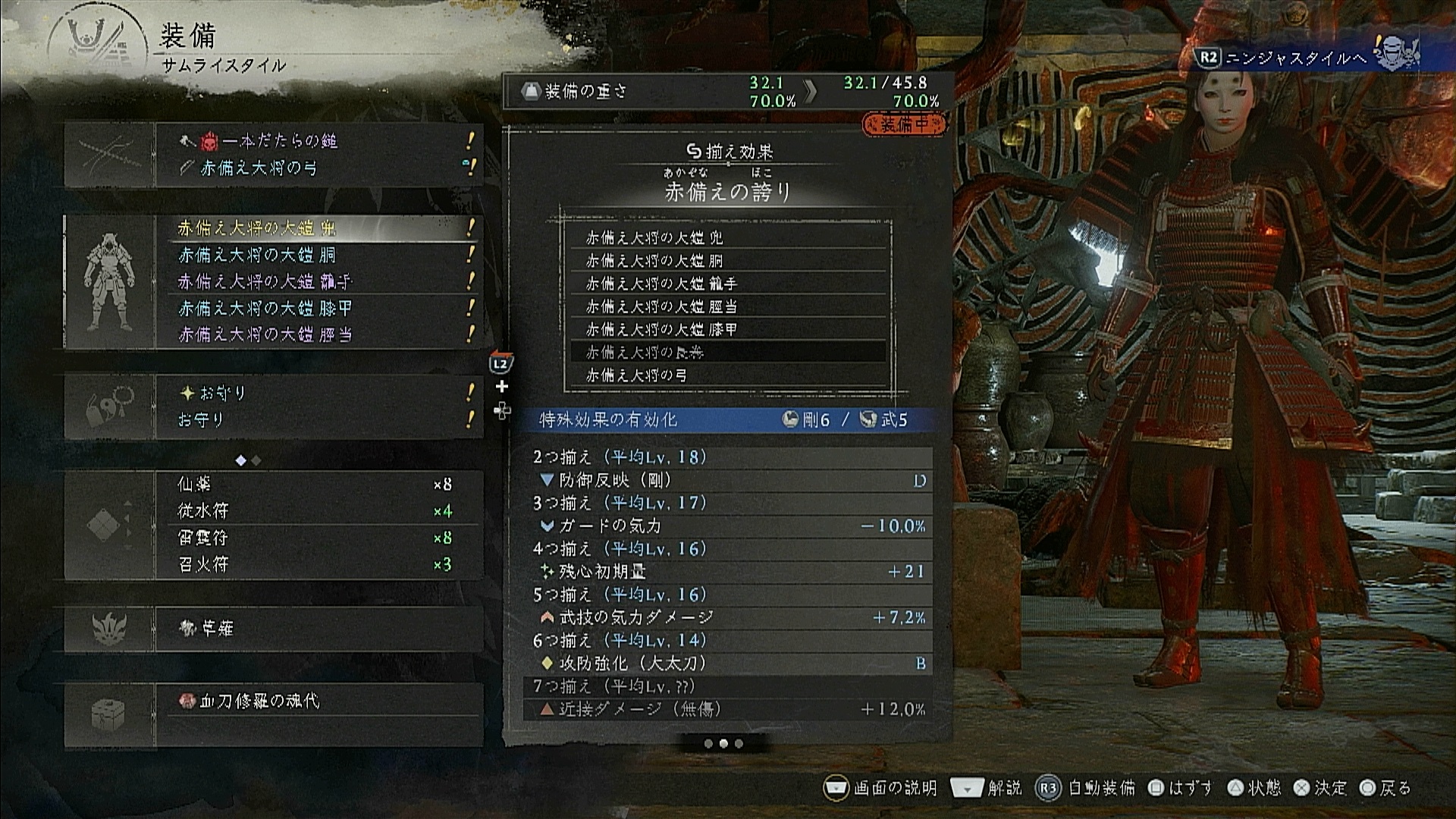The height and width of the screenshot is (819, 1456).
Task: Click the charm and prayer beads category icon
Action: (110, 406)
